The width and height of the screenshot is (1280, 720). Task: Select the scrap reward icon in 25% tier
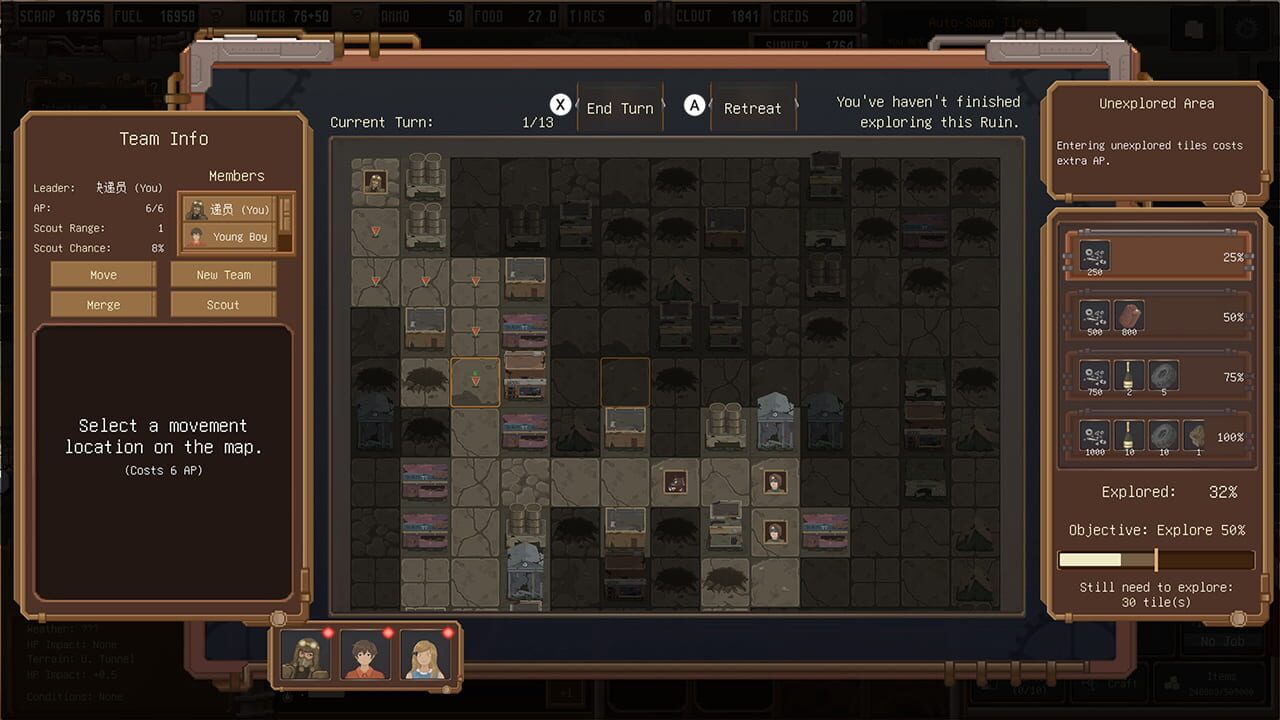[x=1093, y=256]
